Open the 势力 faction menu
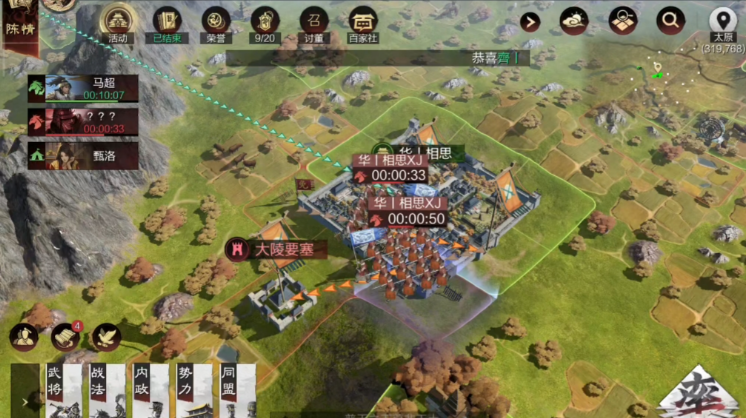Screen dimensions: 746x418 tap(186, 390)
